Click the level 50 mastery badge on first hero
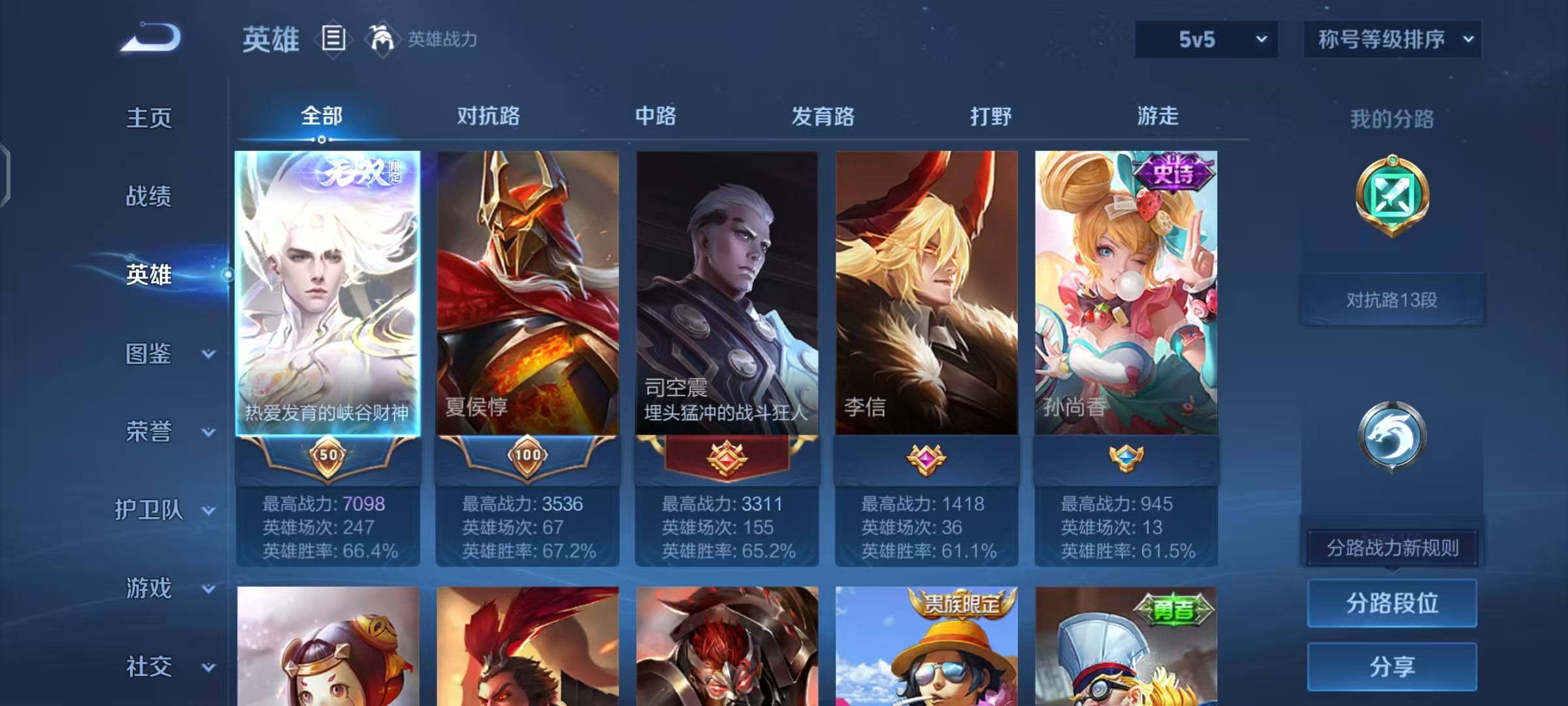 pyautogui.click(x=329, y=458)
